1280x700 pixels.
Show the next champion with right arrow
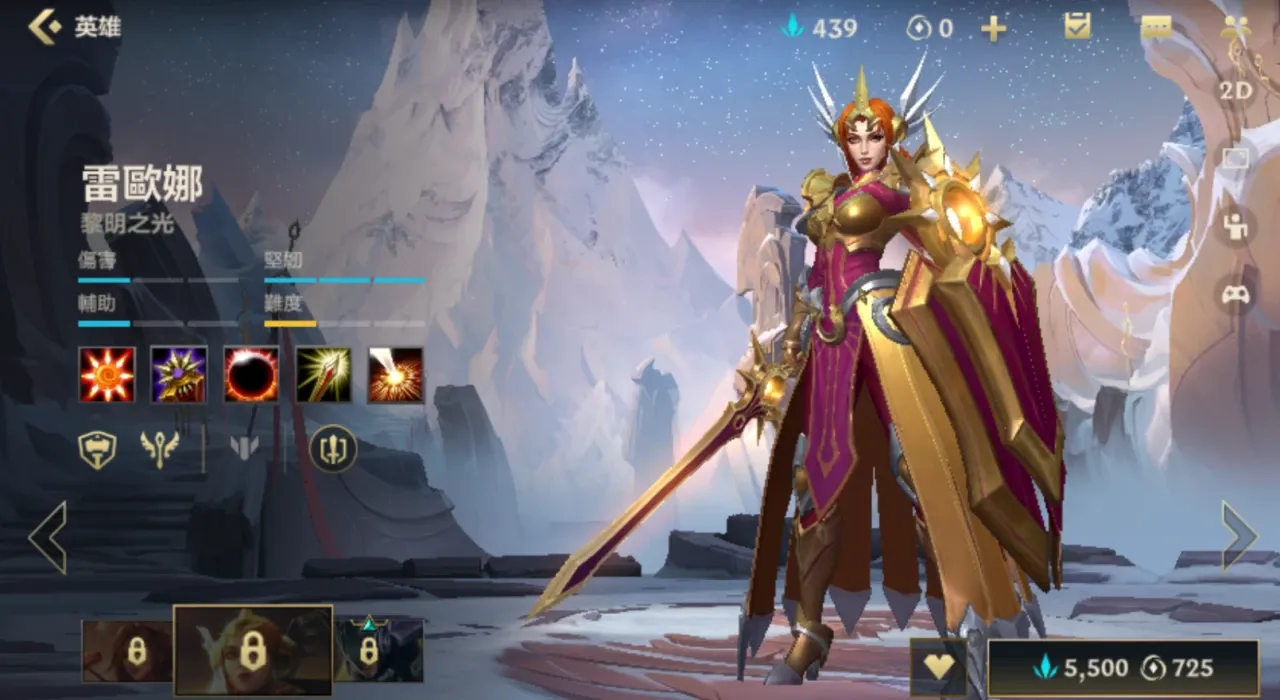click(x=1238, y=536)
